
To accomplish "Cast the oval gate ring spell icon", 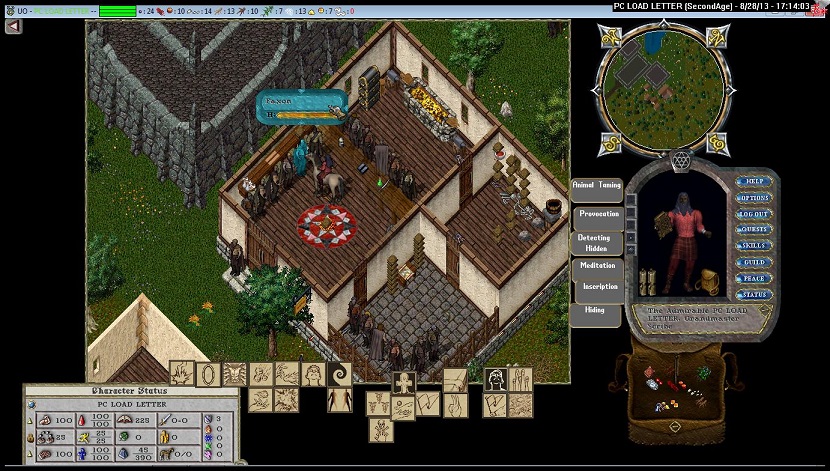I will (208, 374).
